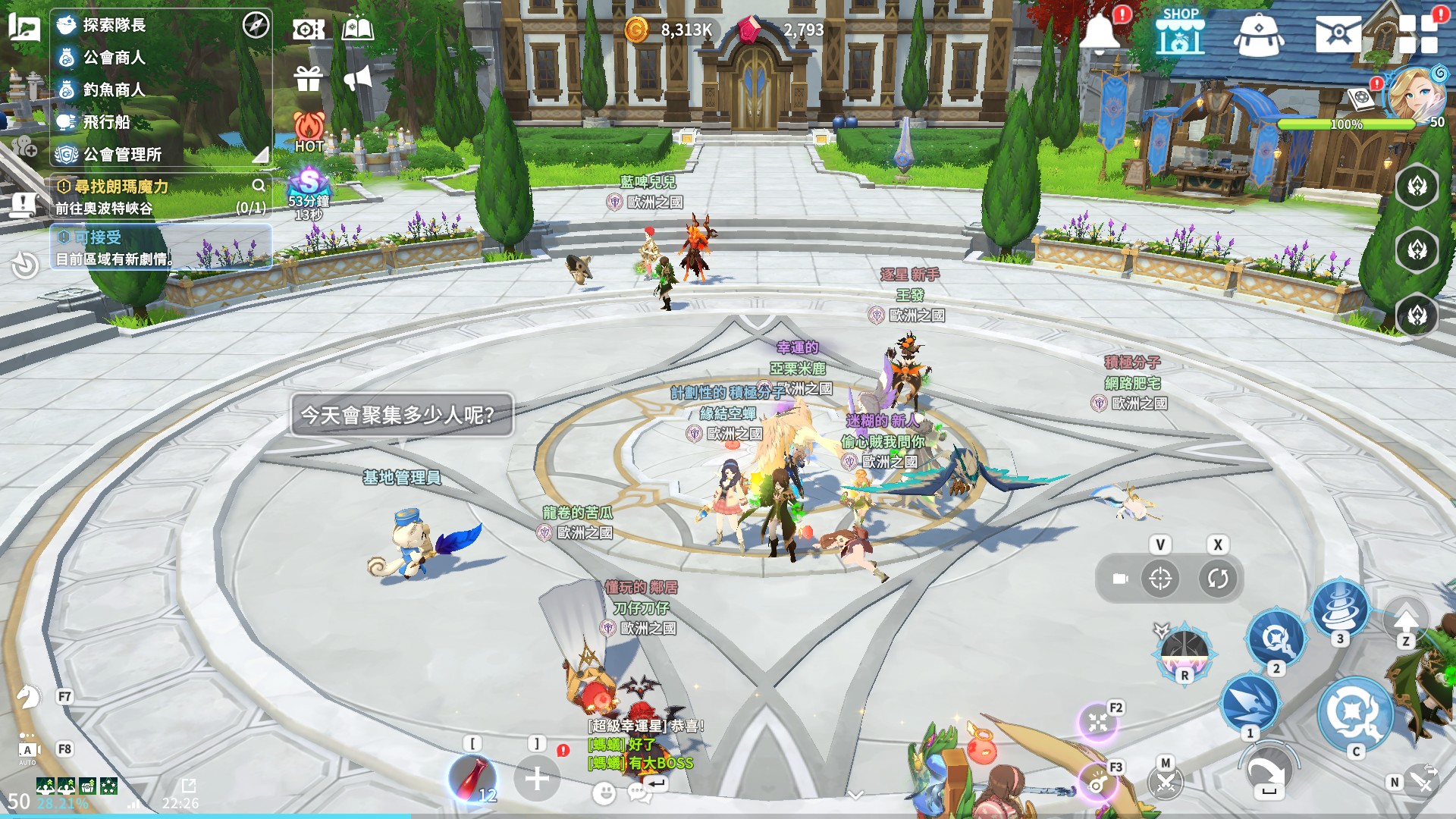This screenshot has height=819, width=1456.
Task: Open the SHOP store
Action: (1180, 32)
